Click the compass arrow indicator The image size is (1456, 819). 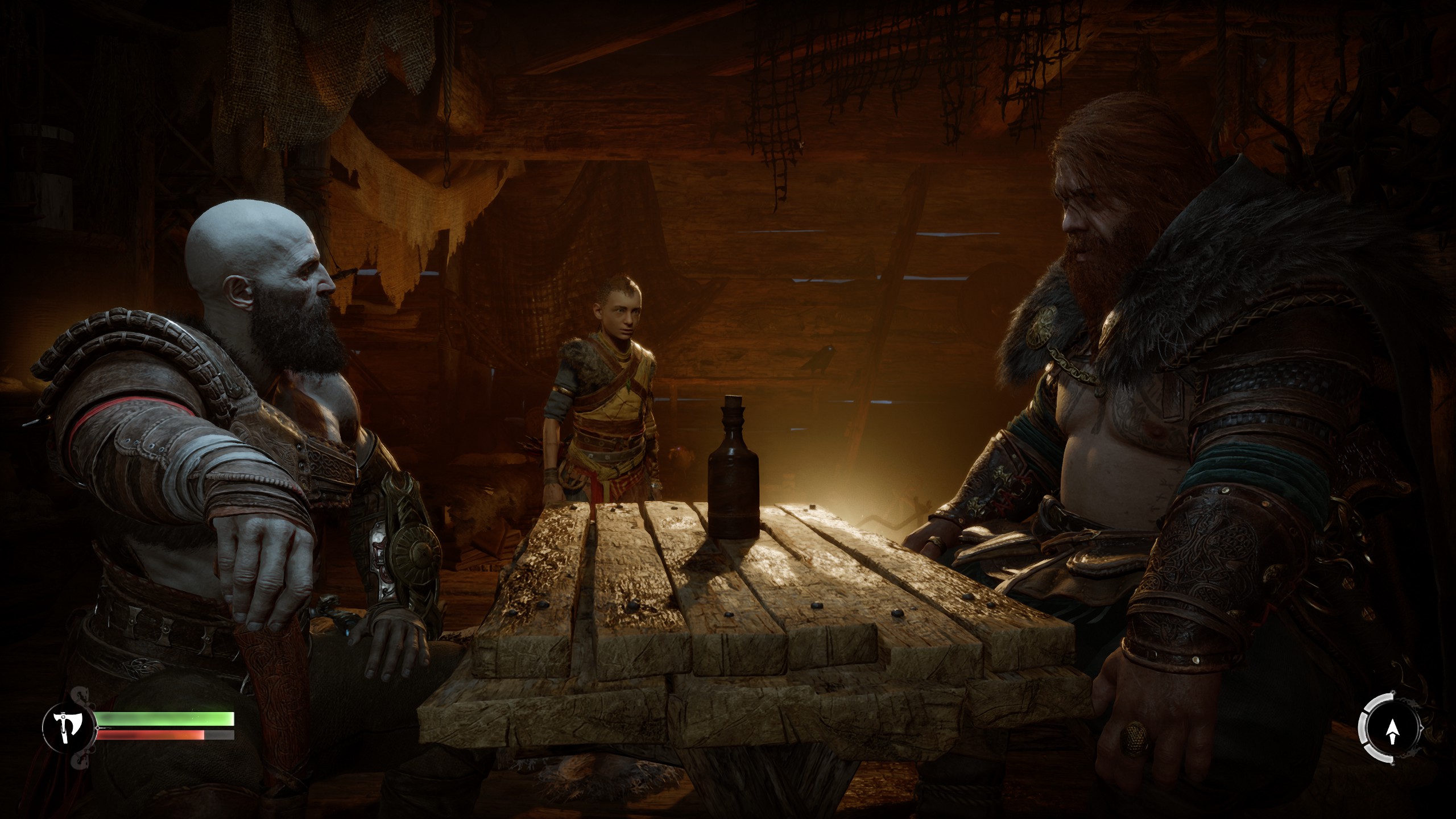[1392, 731]
